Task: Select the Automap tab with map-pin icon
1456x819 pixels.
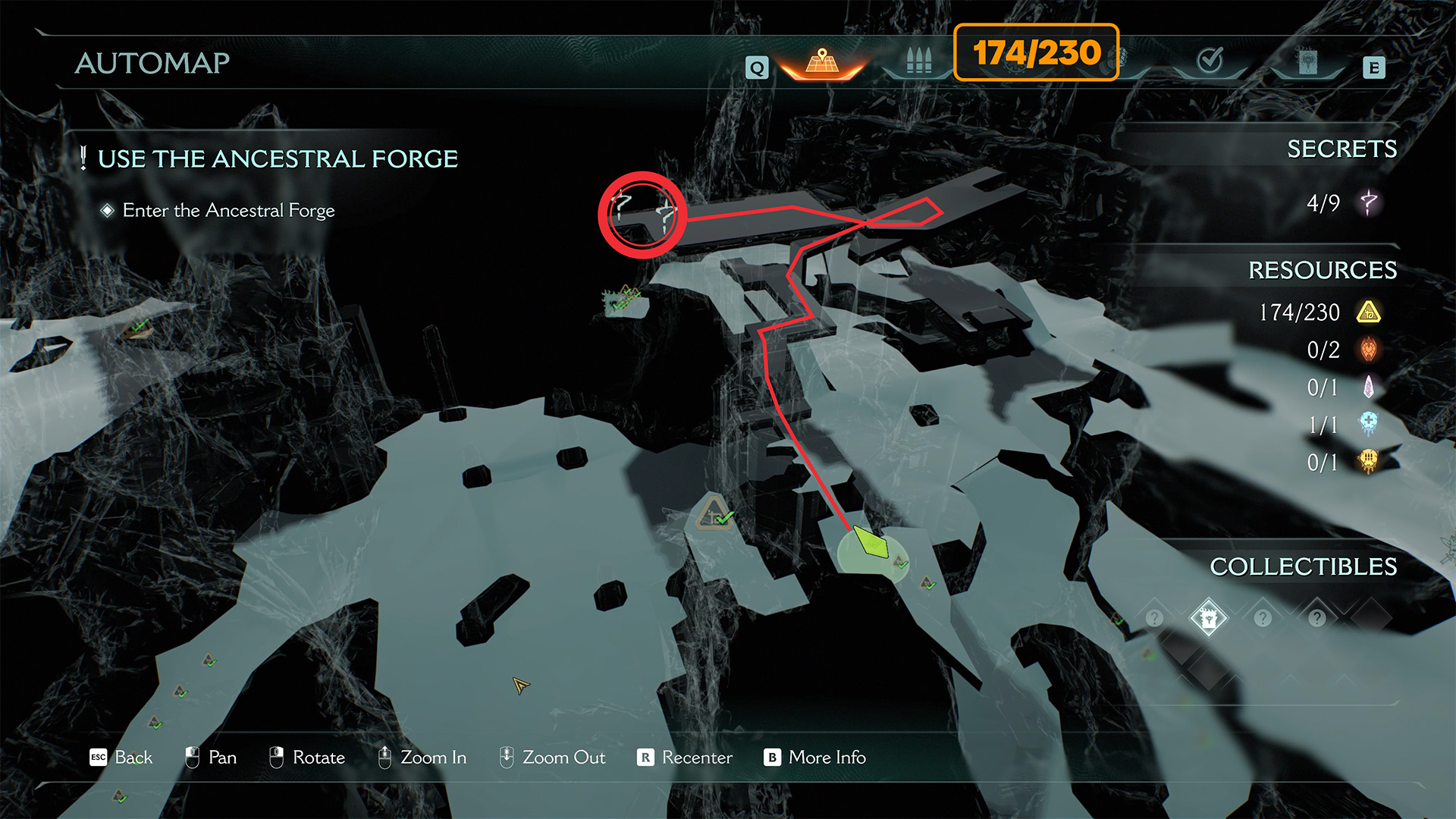Action: coord(822,62)
